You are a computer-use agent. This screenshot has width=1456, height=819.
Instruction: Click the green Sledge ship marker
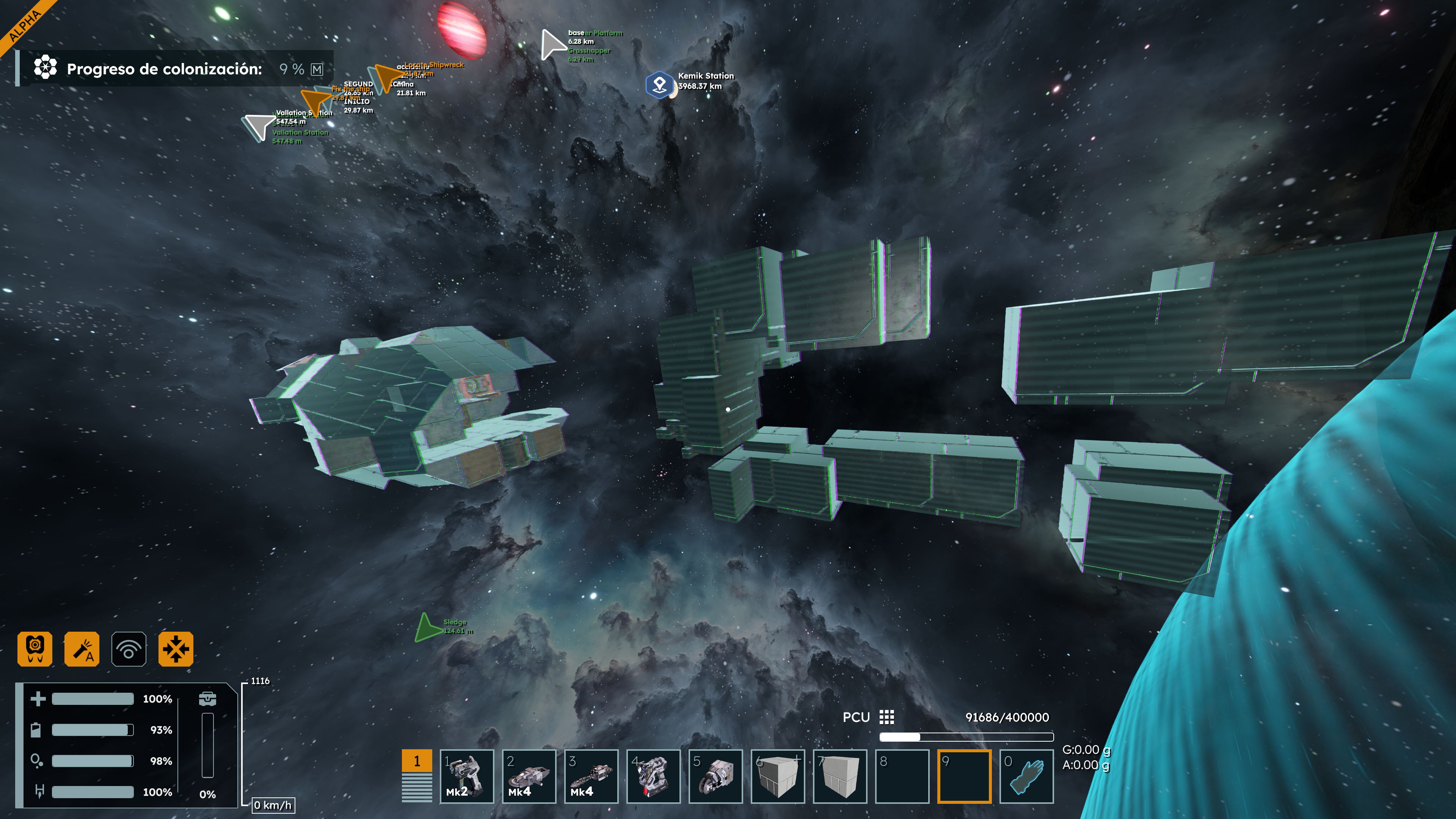click(x=427, y=628)
